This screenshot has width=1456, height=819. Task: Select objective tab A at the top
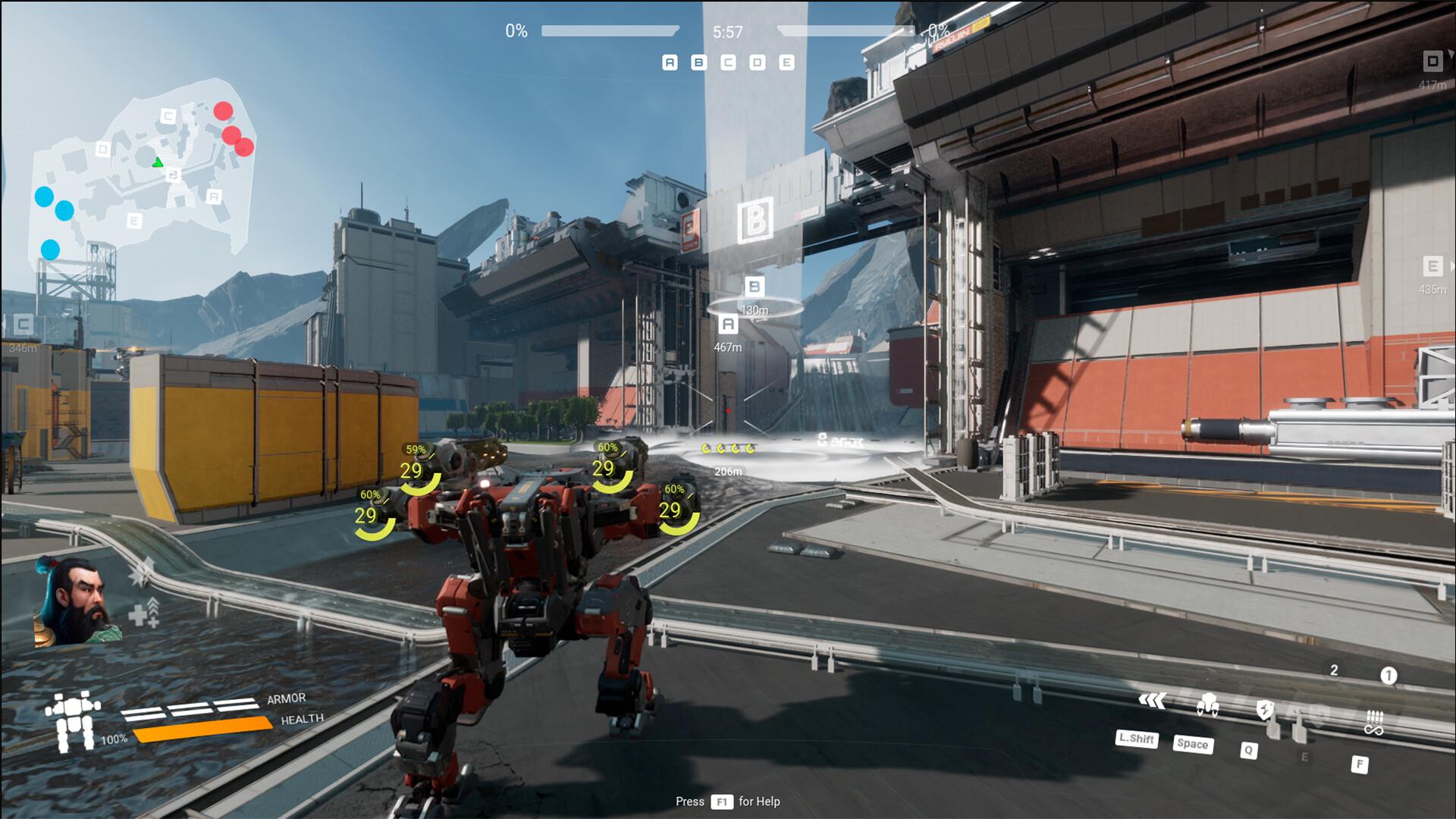coord(669,62)
